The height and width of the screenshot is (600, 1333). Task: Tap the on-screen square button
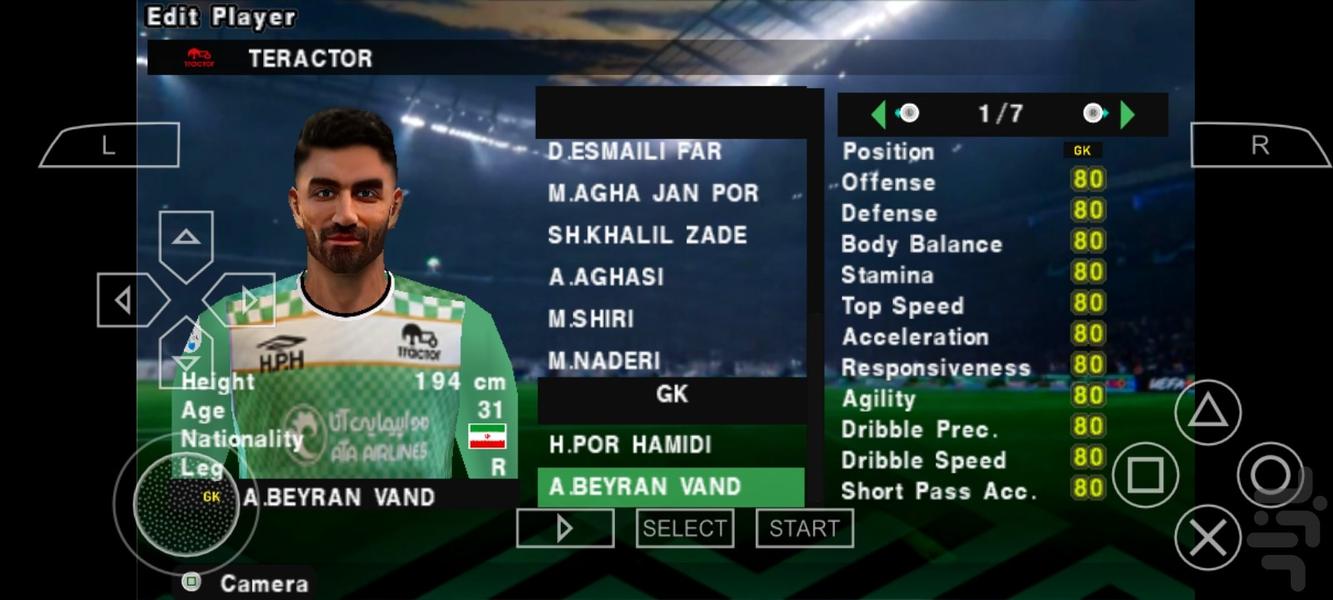point(1144,475)
